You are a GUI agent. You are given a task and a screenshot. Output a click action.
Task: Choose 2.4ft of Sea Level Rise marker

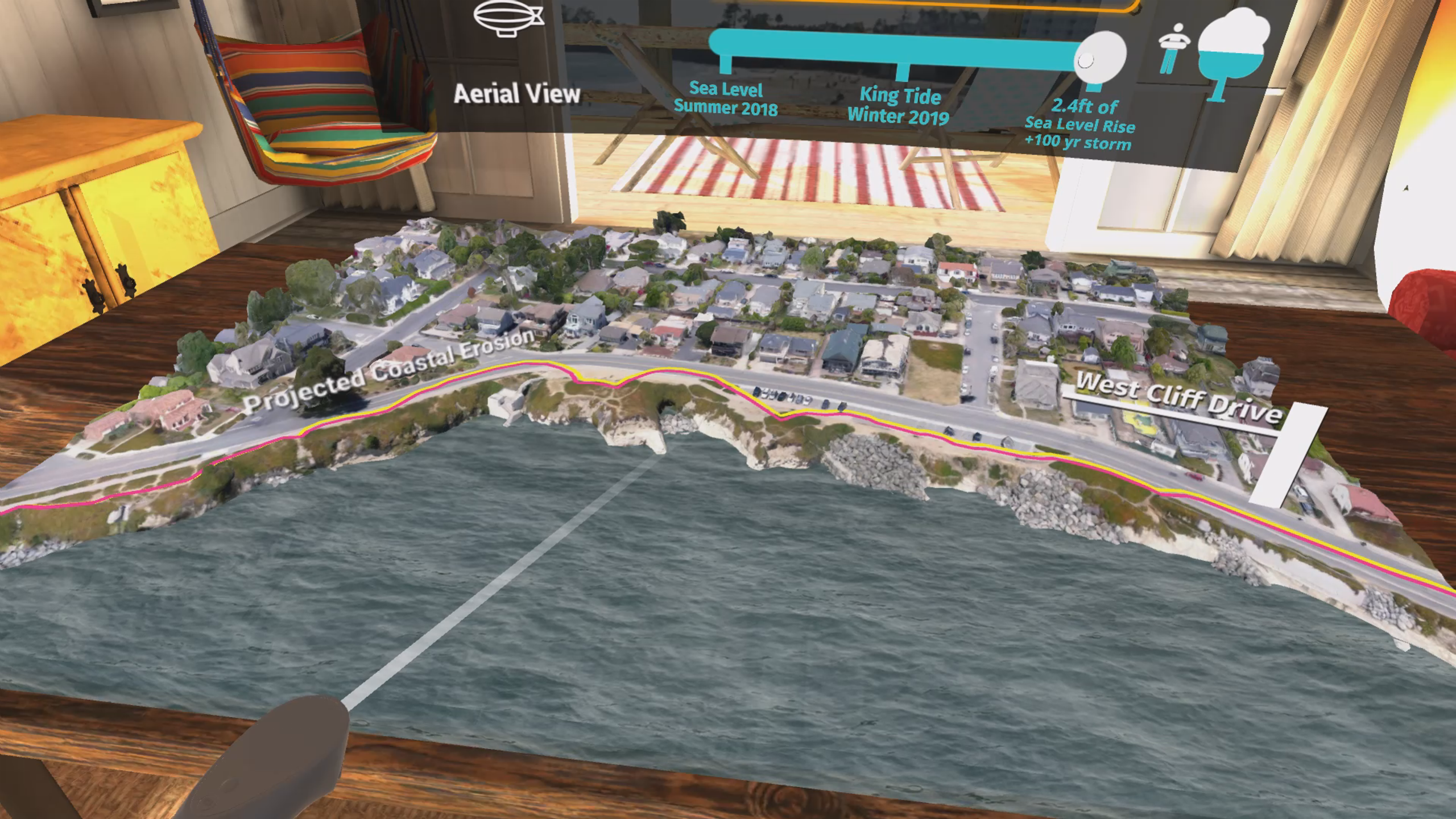click(1094, 86)
